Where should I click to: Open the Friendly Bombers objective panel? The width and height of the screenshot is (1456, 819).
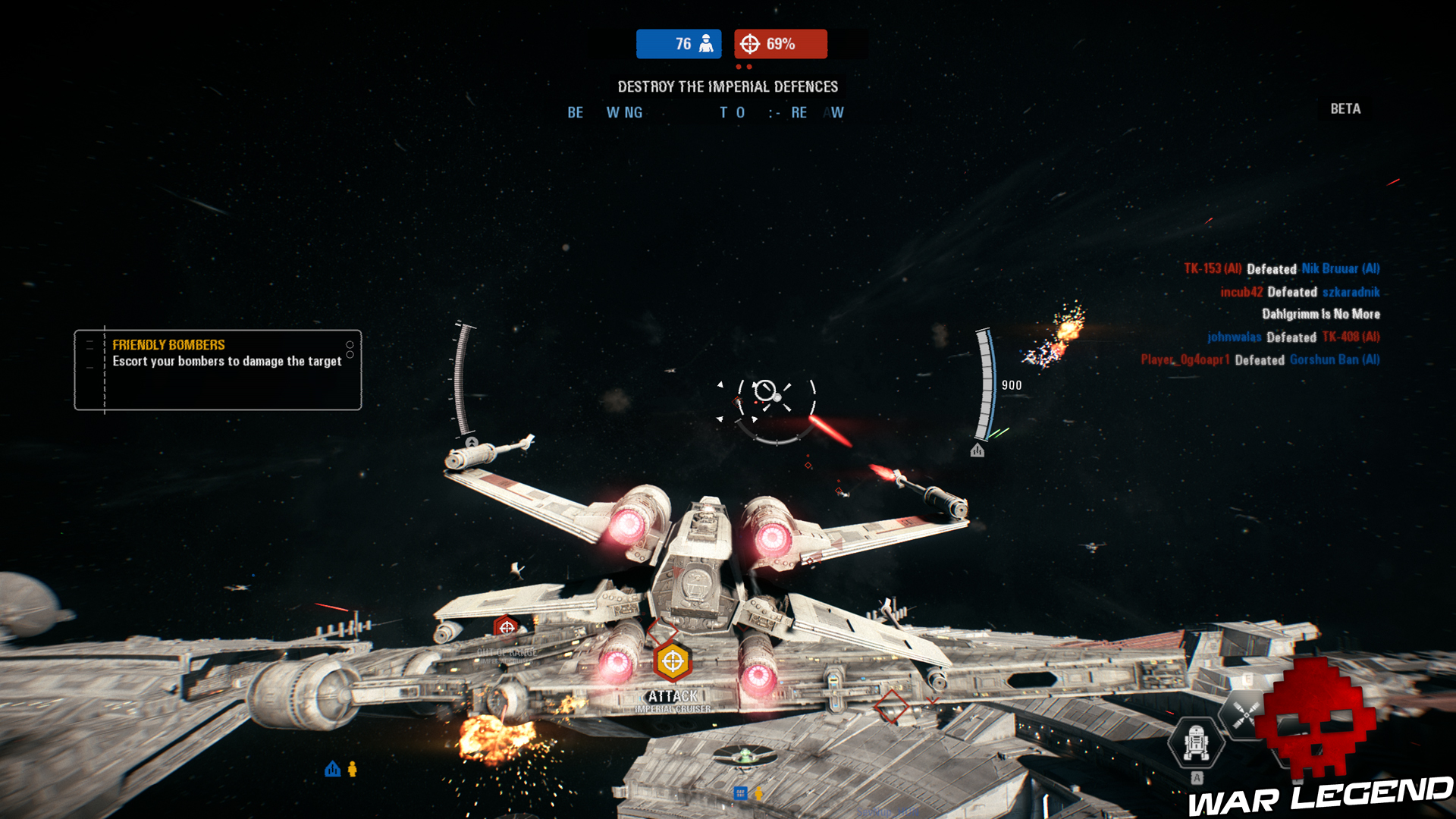[218, 370]
